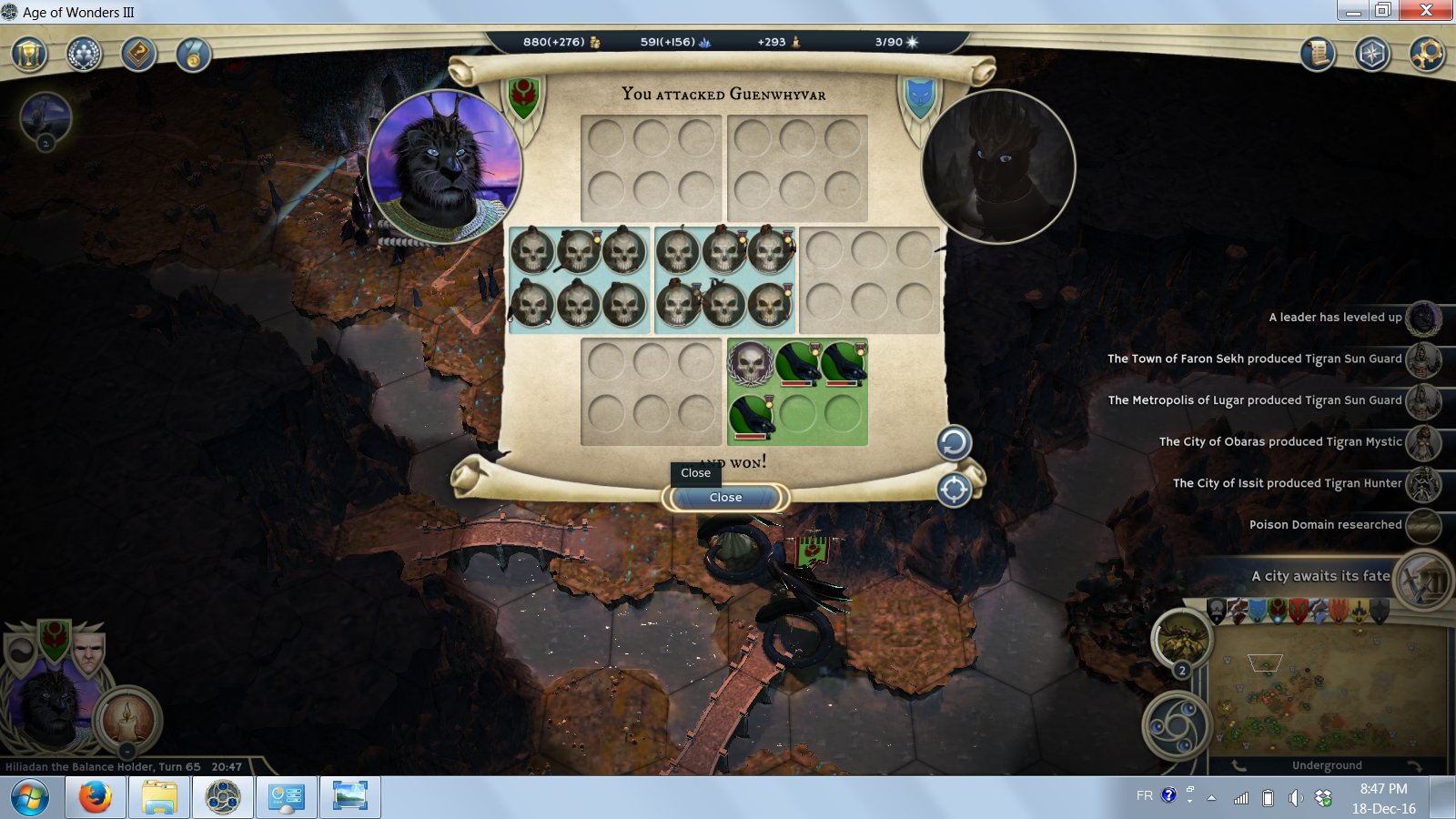Open the hourglass menu icon in top-left
The width and height of the screenshot is (1456, 819).
pyautogui.click(x=29, y=55)
